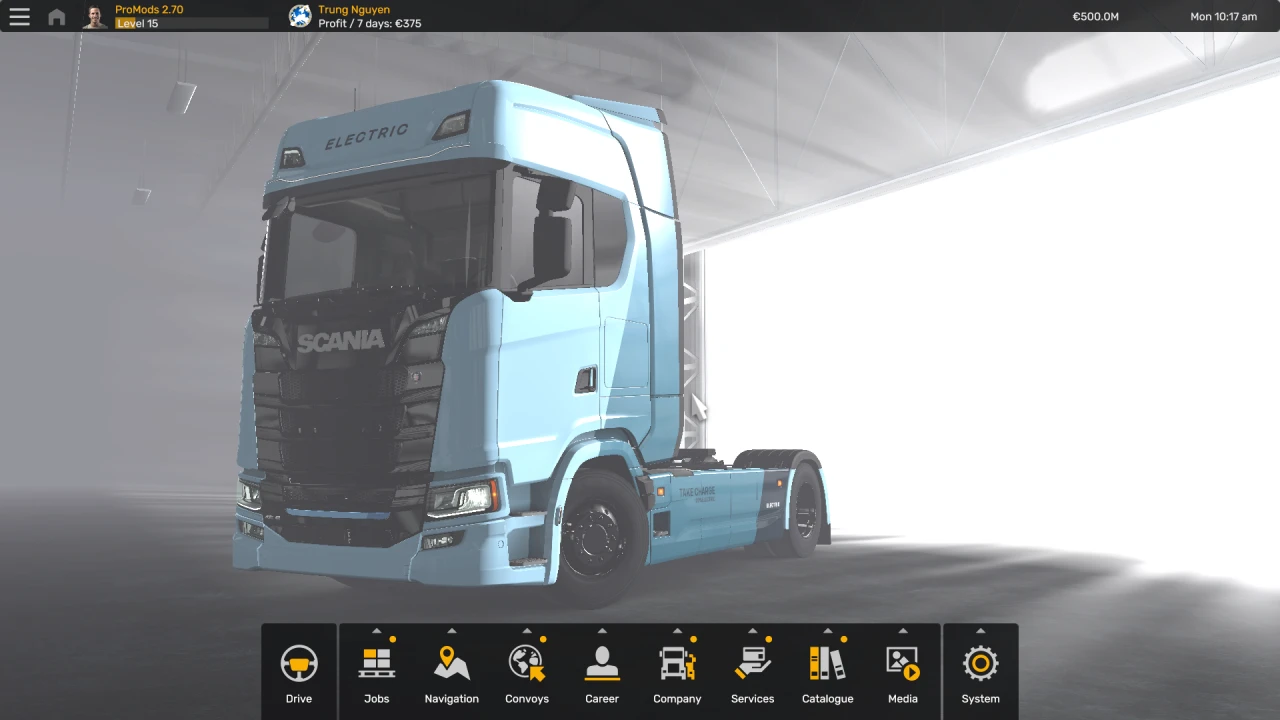Open the Convoys globe icon
1280x720 pixels.
pos(526,661)
